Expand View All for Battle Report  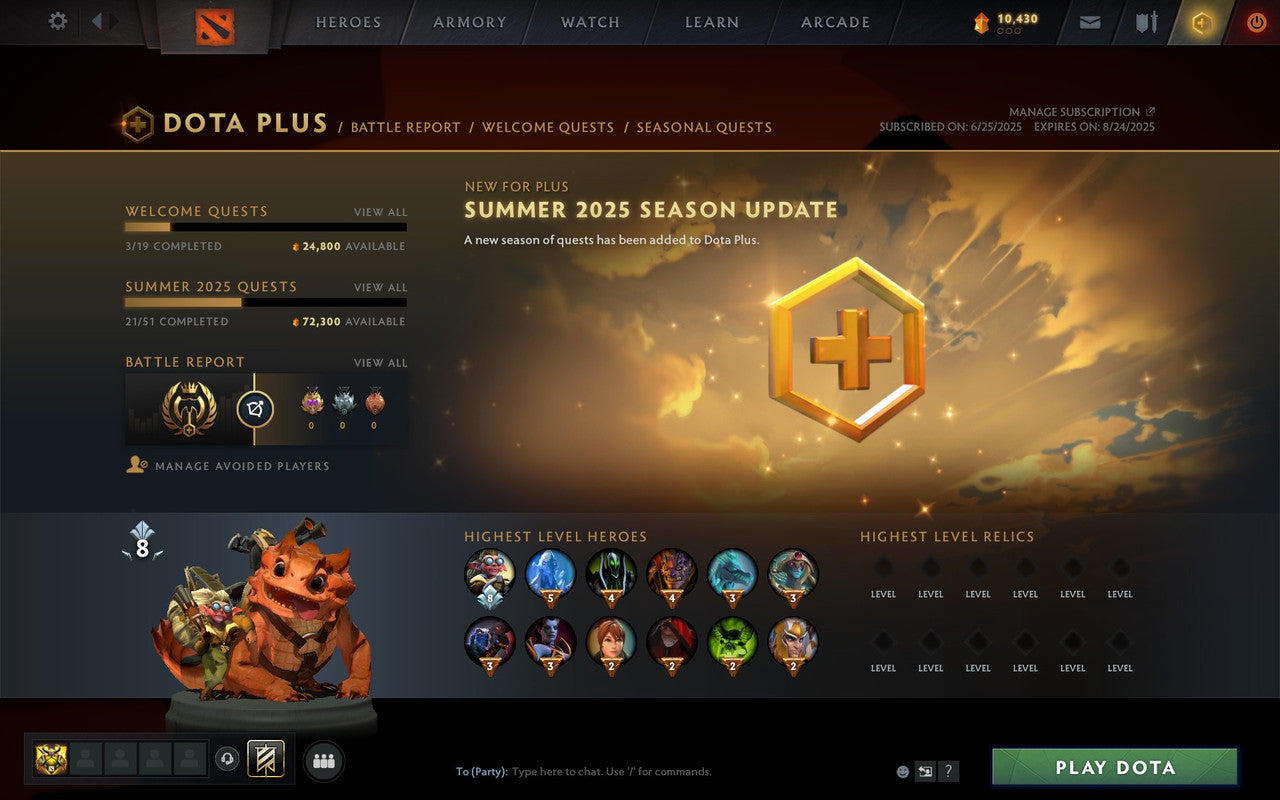coord(381,362)
